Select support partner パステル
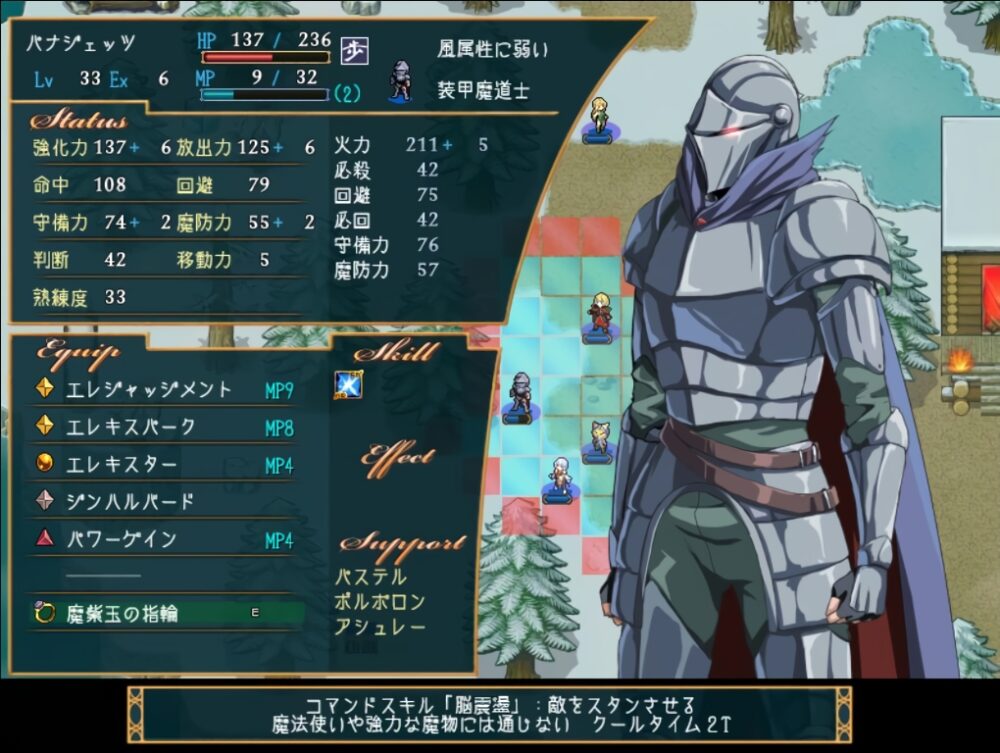The width and height of the screenshot is (1000, 753). [371, 577]
